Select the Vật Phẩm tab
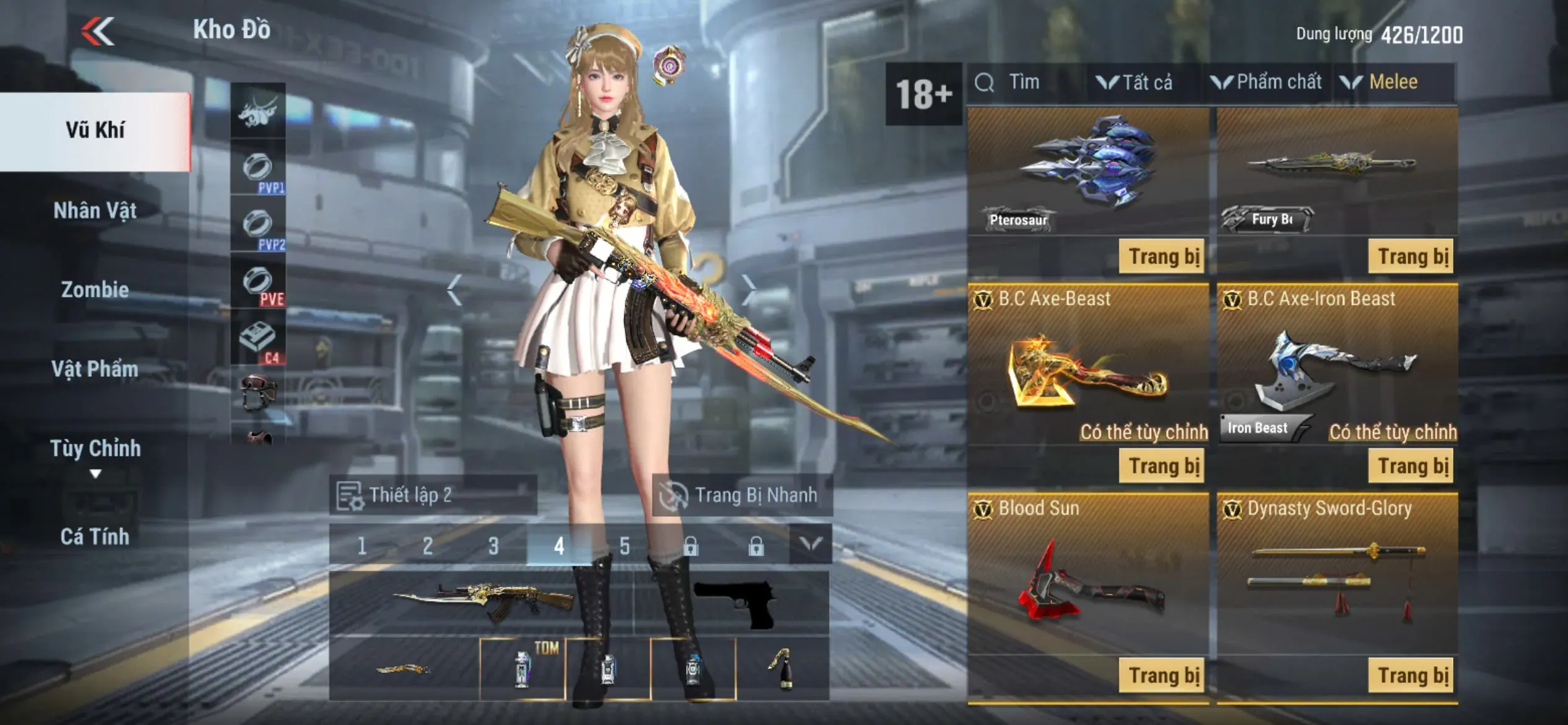 (x=95, y=369)
